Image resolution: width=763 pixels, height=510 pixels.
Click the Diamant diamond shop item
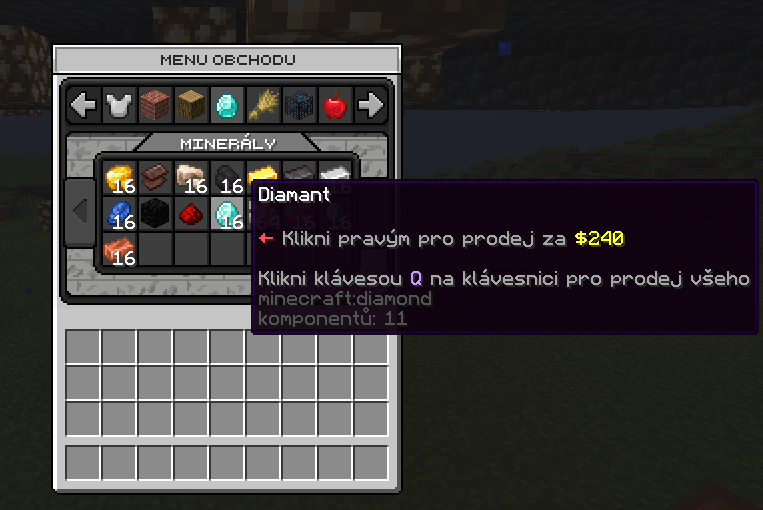(x=227, y=213)
